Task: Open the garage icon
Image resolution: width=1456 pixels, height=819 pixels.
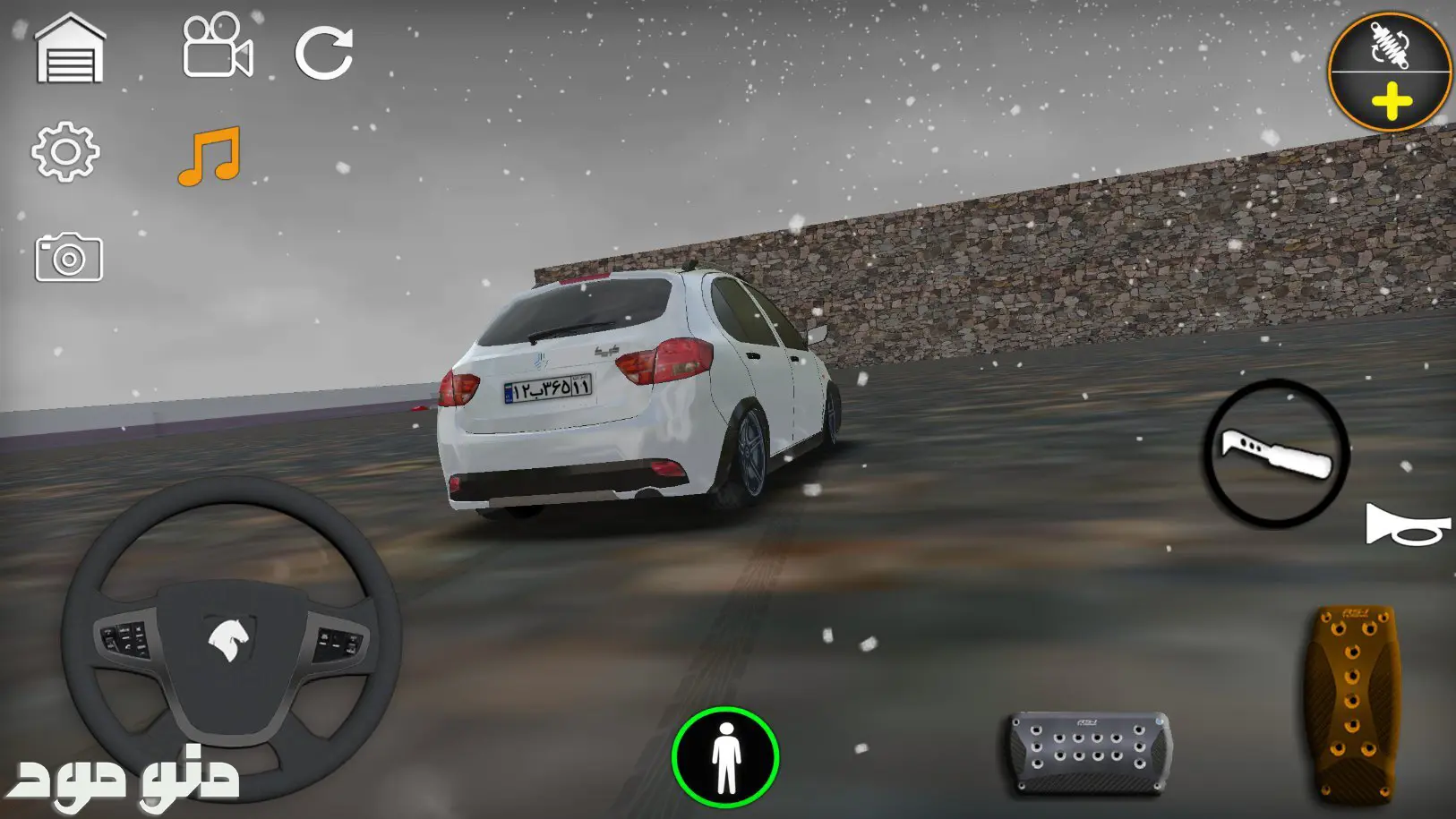Action: point(70,50)
